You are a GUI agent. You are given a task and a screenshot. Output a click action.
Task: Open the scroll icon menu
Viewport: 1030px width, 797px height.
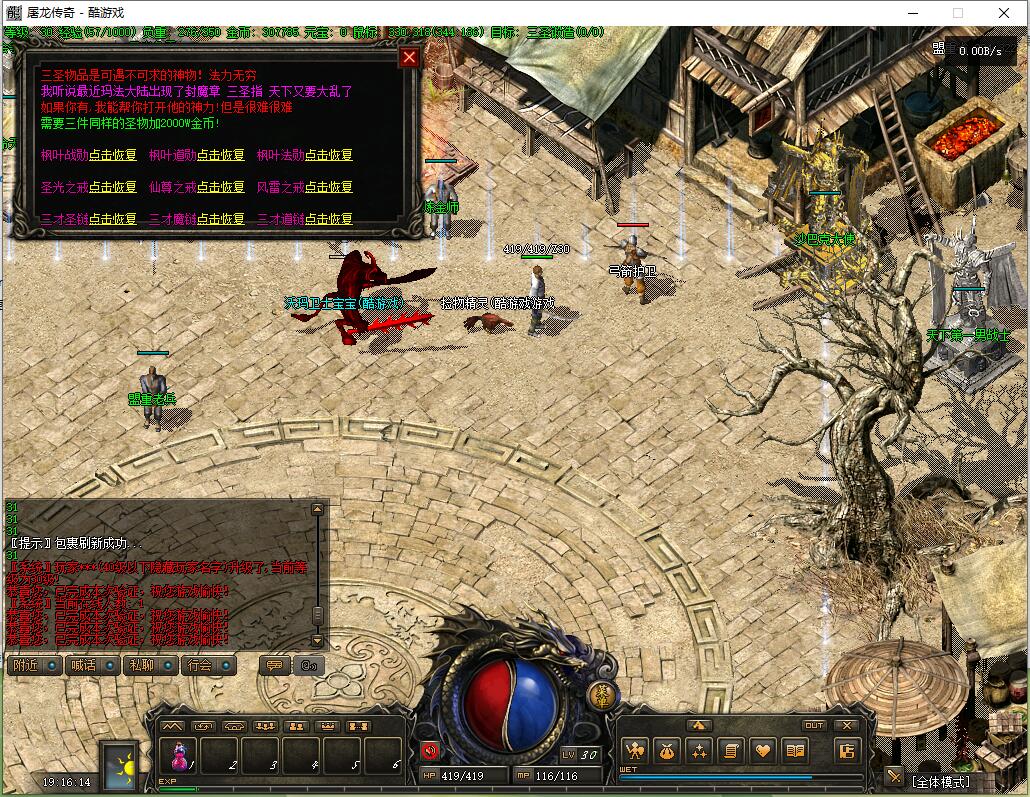pyautogui.click(x=731, y=750)
